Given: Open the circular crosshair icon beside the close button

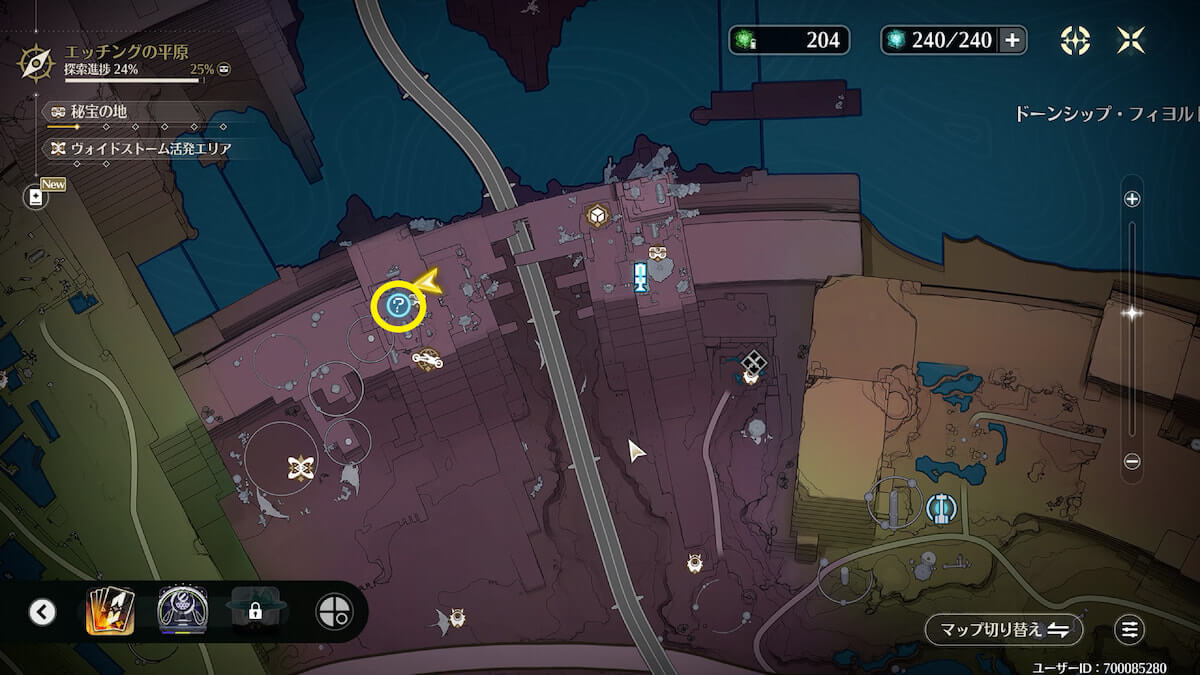Looking at the screenshot, I should coord(1075,40).
